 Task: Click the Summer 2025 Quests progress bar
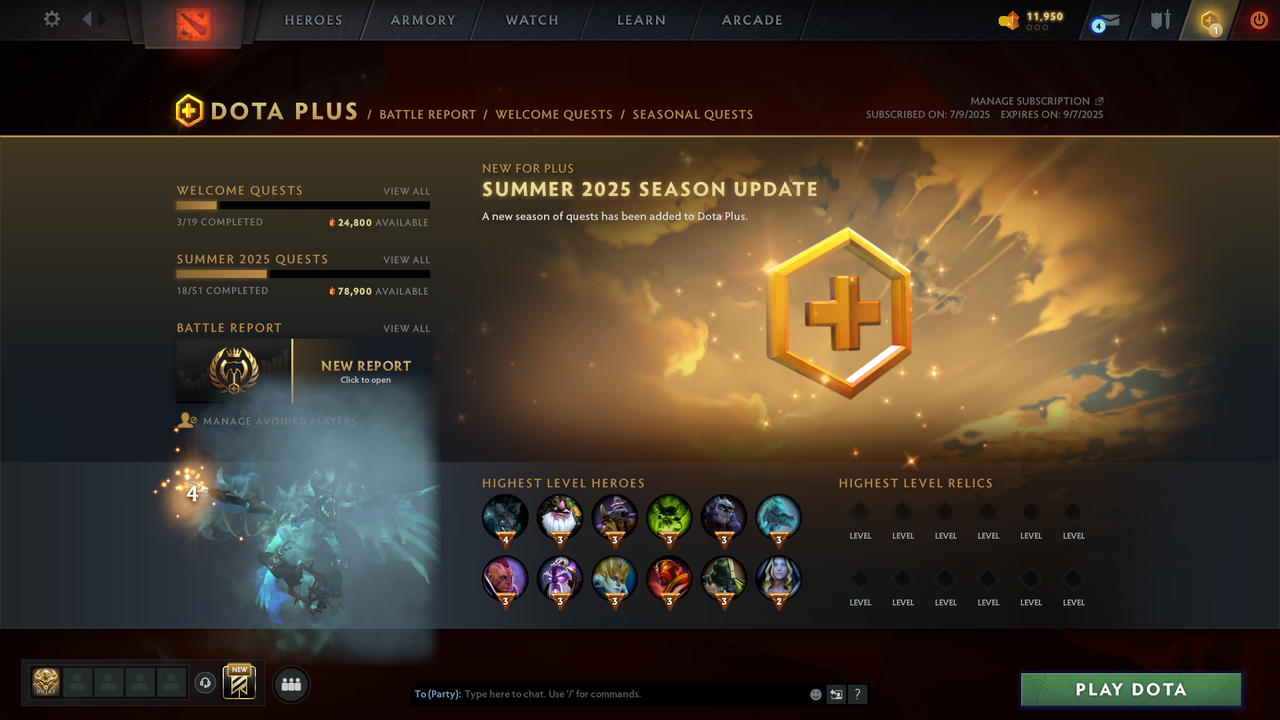(303, 274)
